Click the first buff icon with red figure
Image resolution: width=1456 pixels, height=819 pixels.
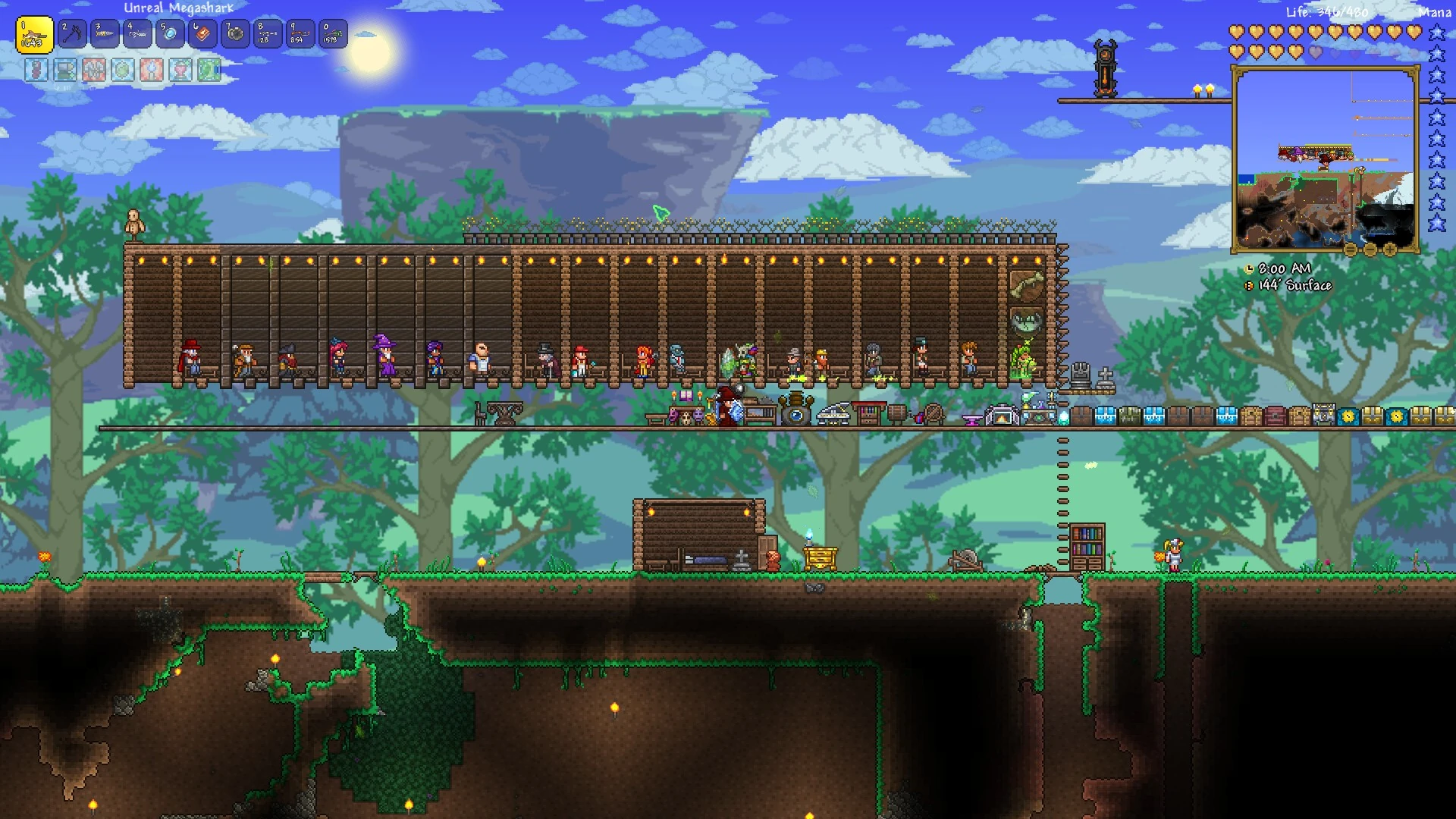pos(36,70)
